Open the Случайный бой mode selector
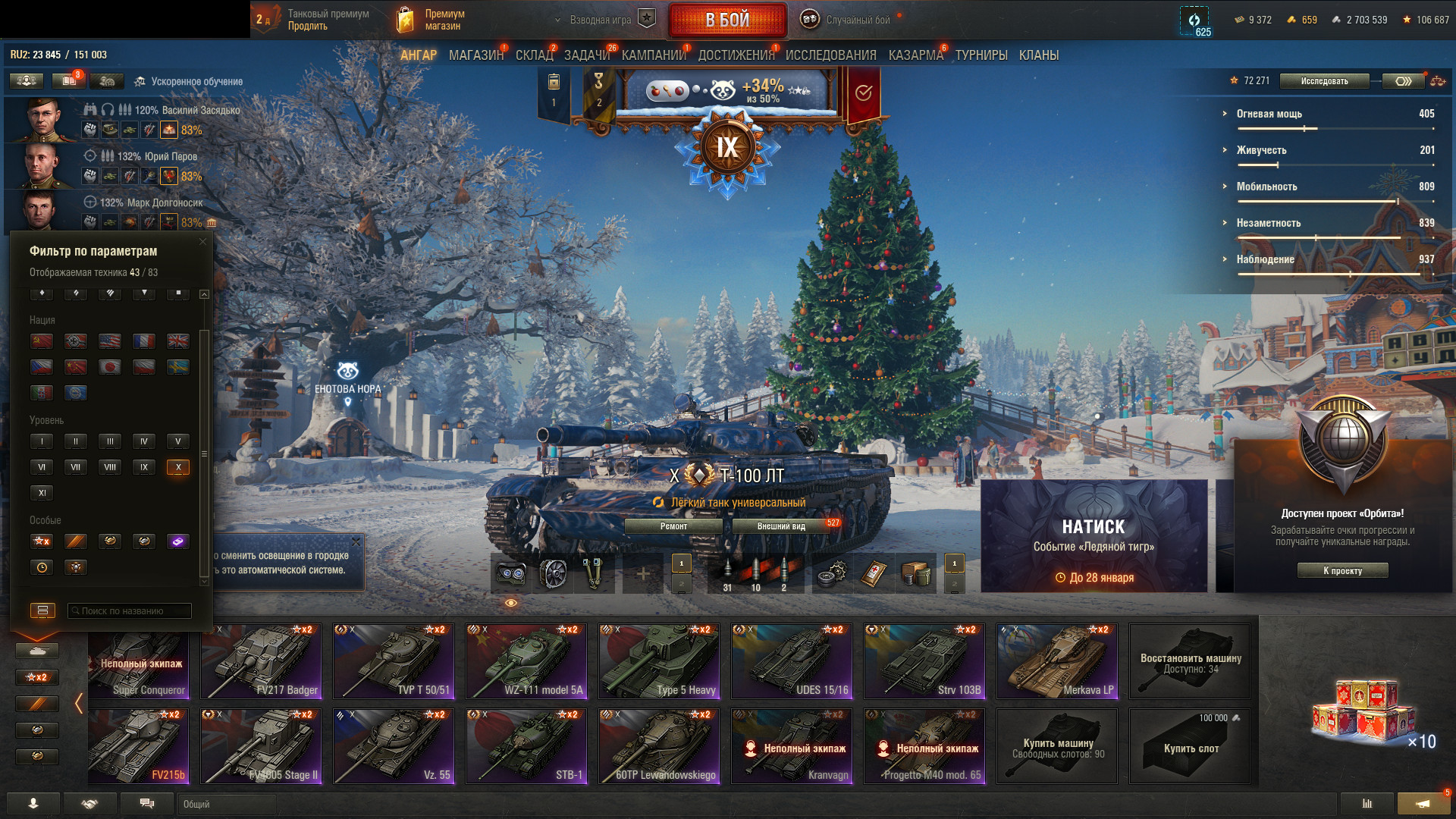The width and height of the screenshot is (1456, 819). (848, 20)
